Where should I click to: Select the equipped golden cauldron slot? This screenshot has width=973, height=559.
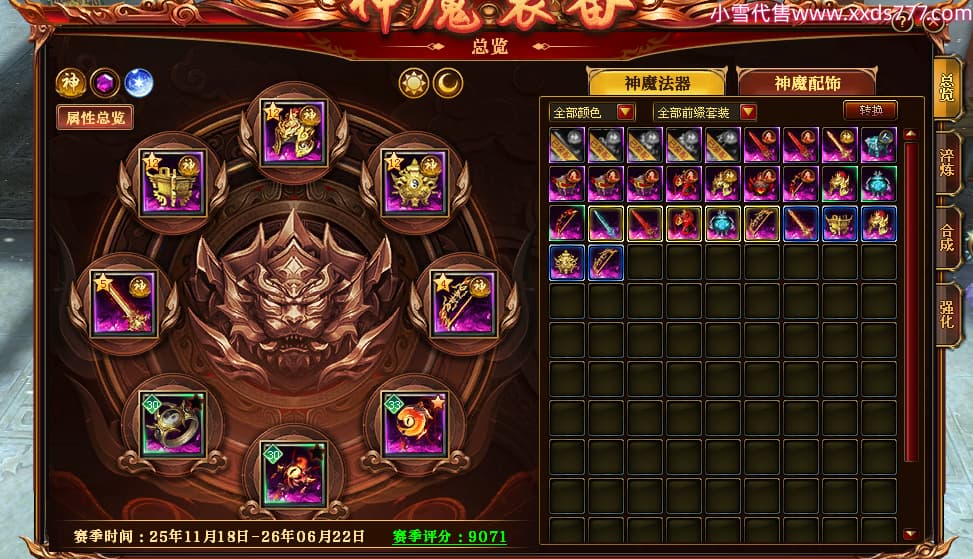pos(172,182)
